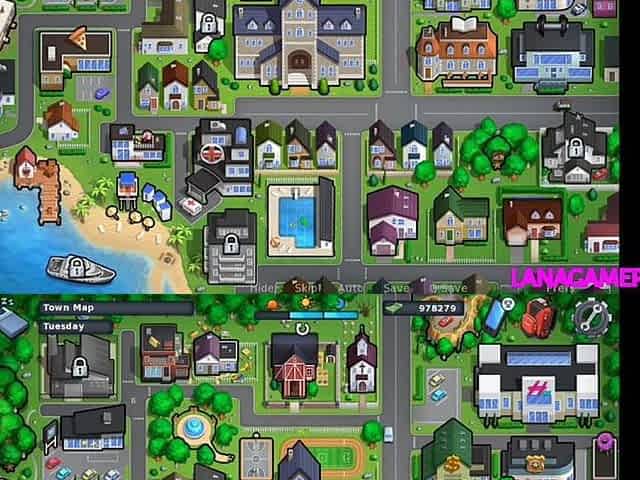640x480 pixels.
Task: Open the red backpack inventory
Action: pyautogui.click(x=537, y=316)
